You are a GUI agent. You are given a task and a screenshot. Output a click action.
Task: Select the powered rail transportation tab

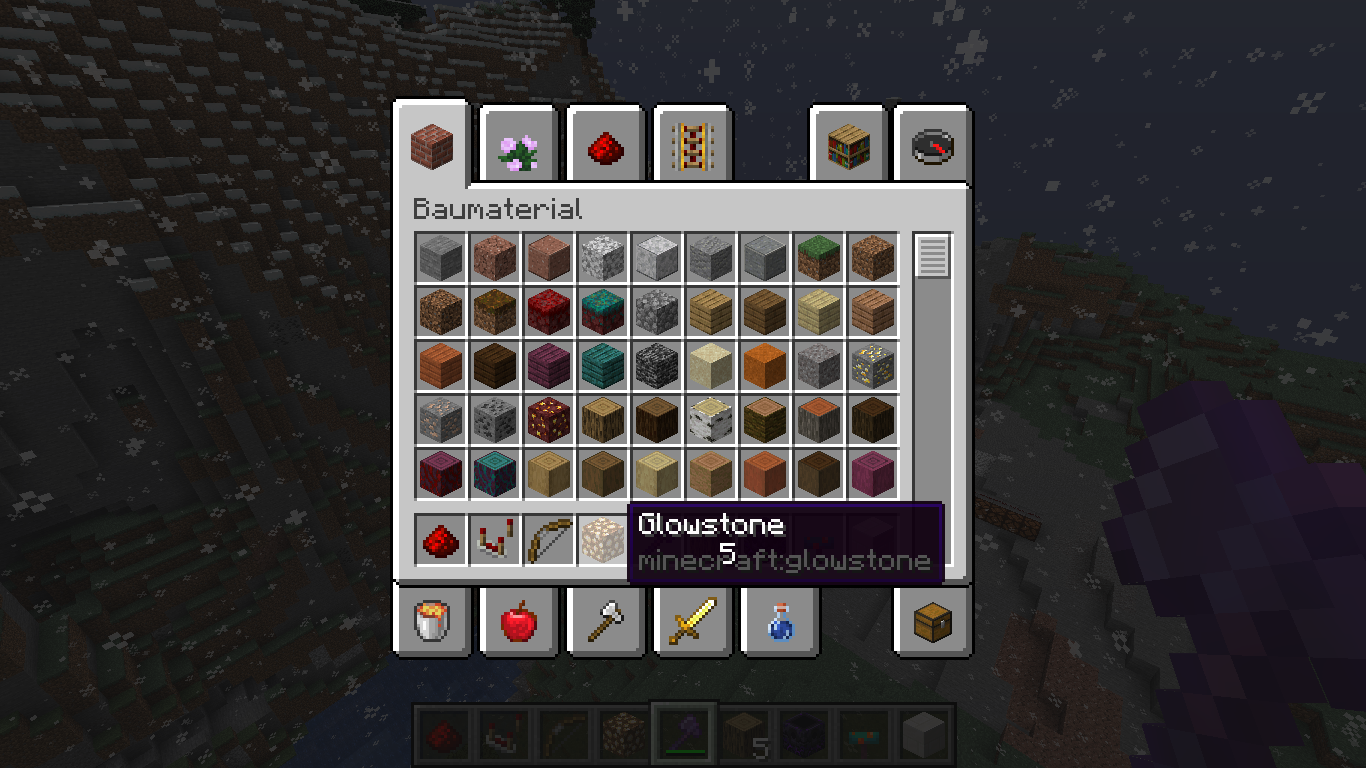(691, 147)
